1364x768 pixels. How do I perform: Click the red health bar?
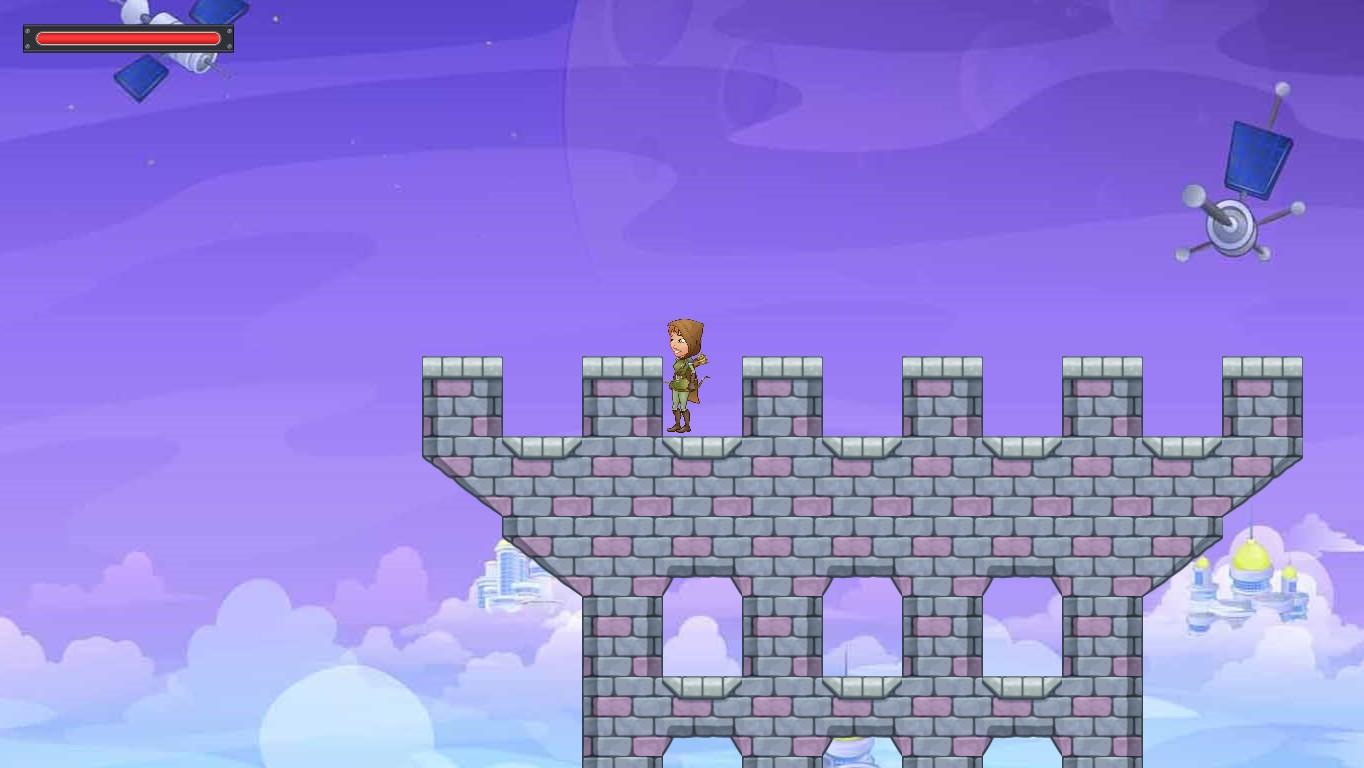pos(128,38)
